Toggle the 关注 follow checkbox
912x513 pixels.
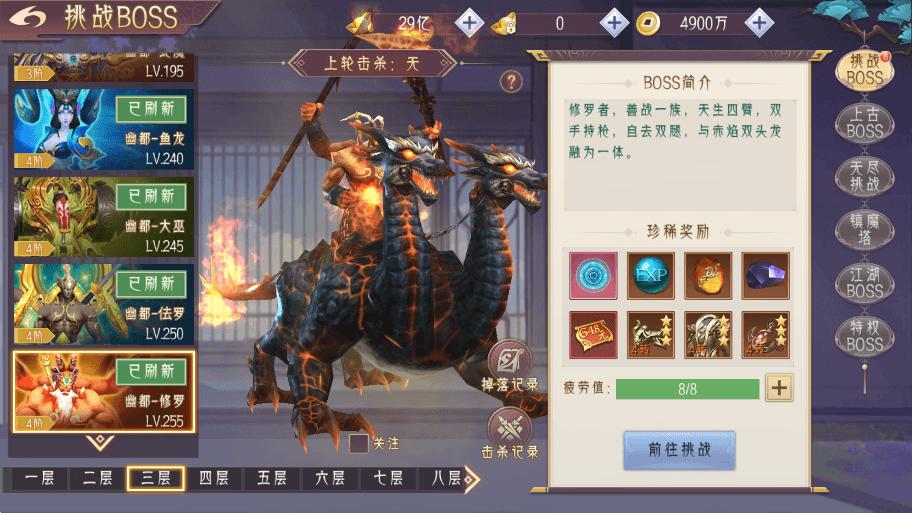pos(359,443)
